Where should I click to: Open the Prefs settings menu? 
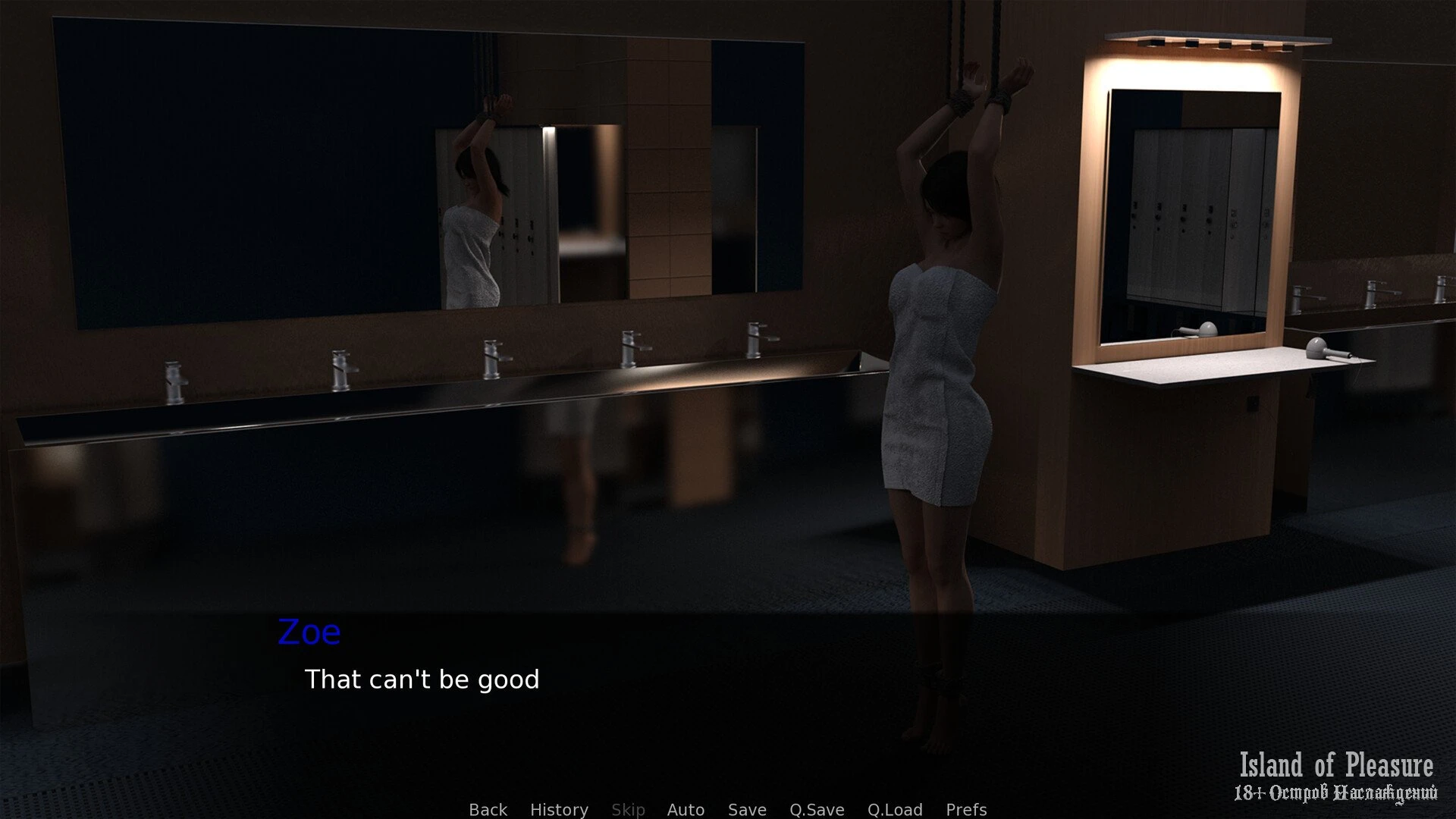click(x=966, y=809)
